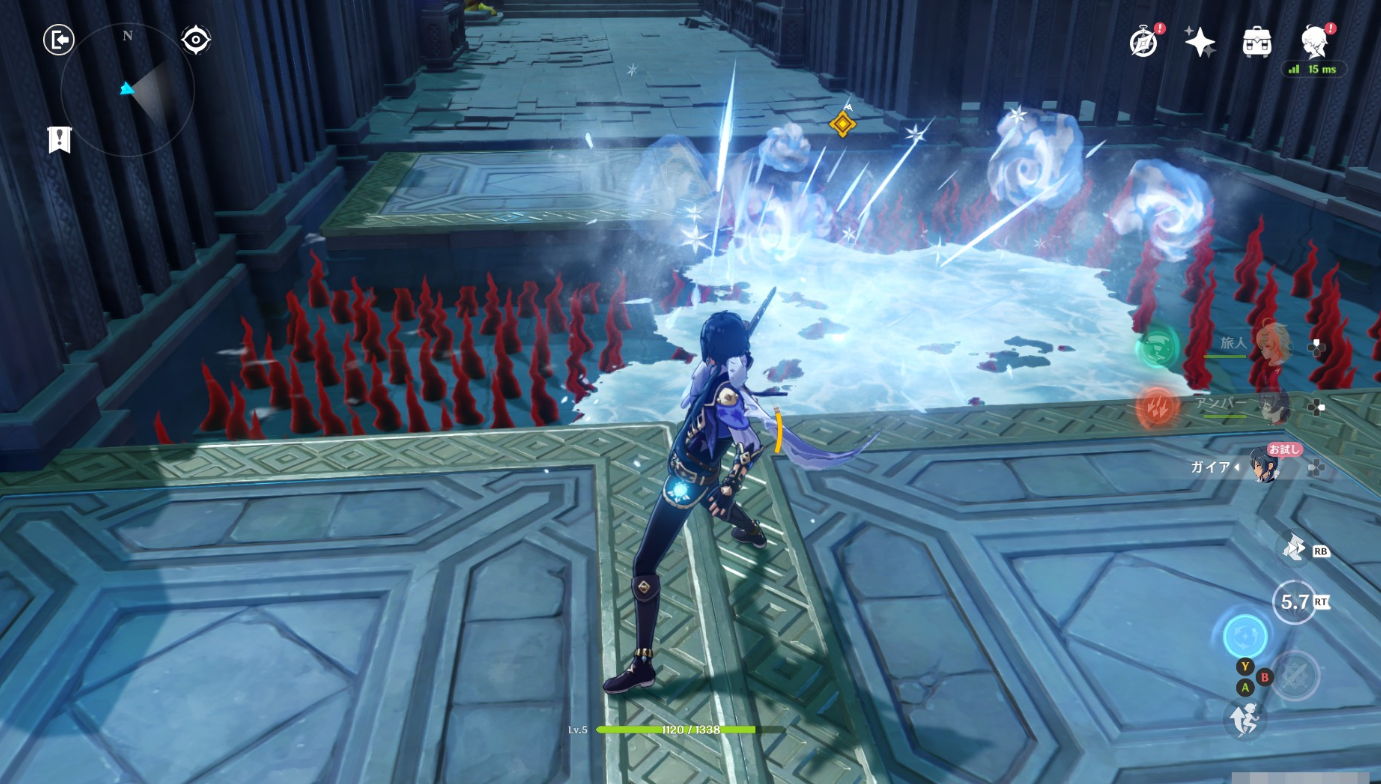Open the Paimon menu icon
The image size is (1381, 784).
coord(1314,41)
